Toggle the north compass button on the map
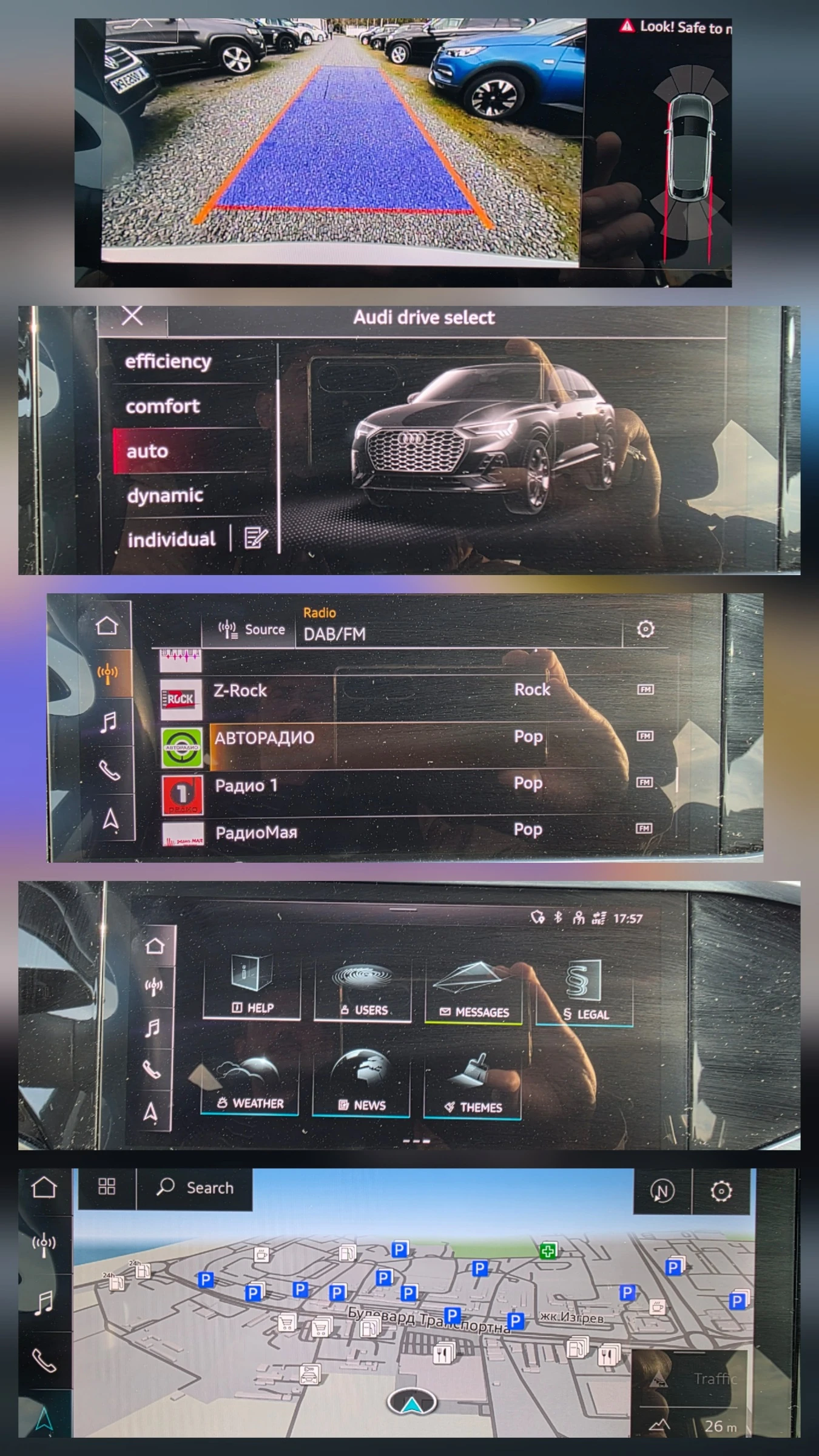The image size is (819, 1456). coord(662,1191)
